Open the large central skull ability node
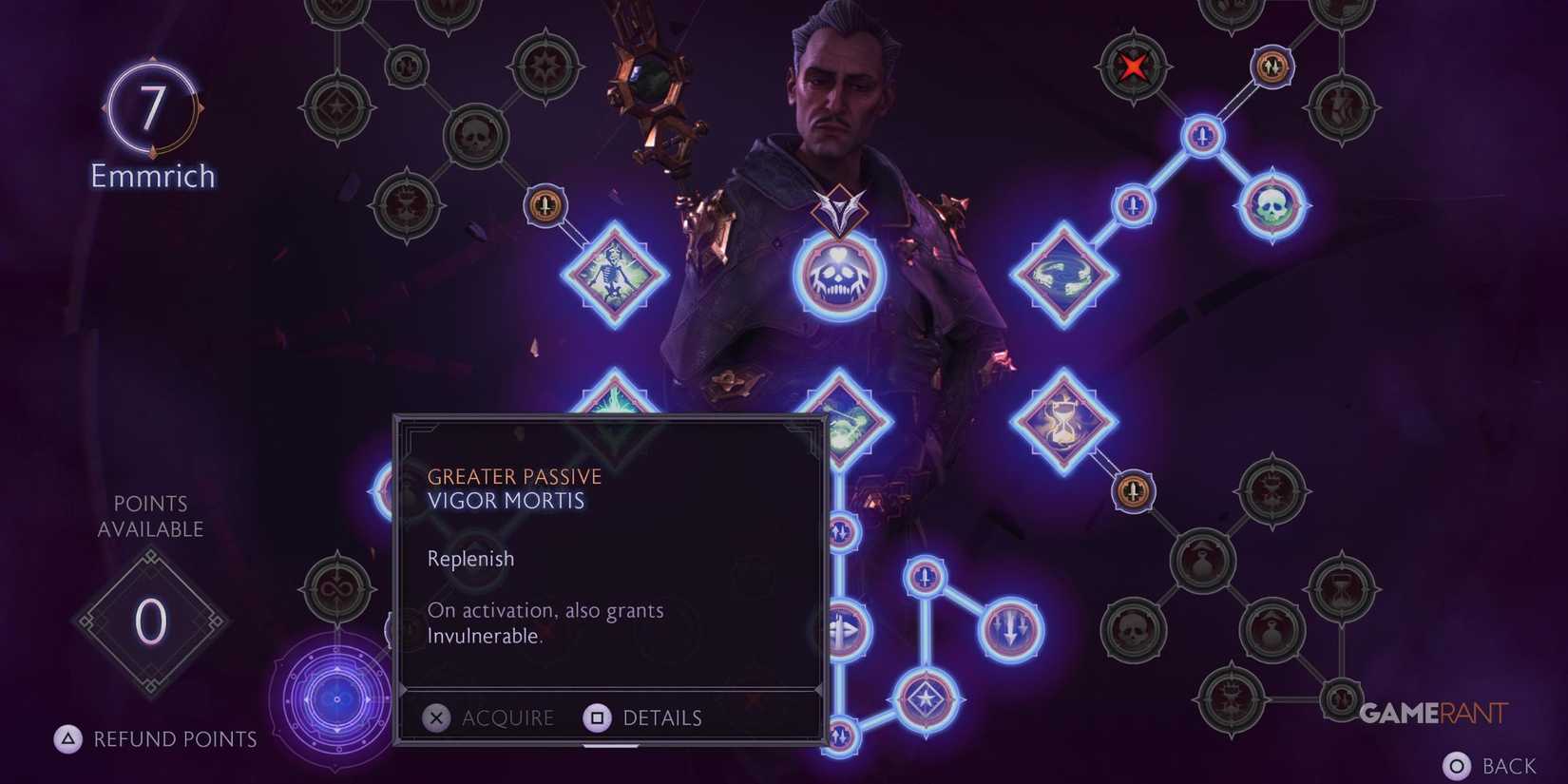The image size is (1568, 784). pyautogui.click(x=837, y=278)
